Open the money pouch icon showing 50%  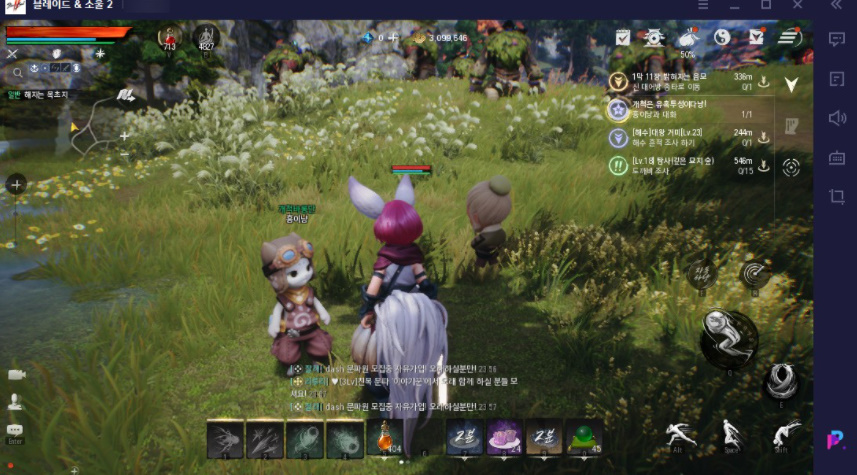click(688, 38)
